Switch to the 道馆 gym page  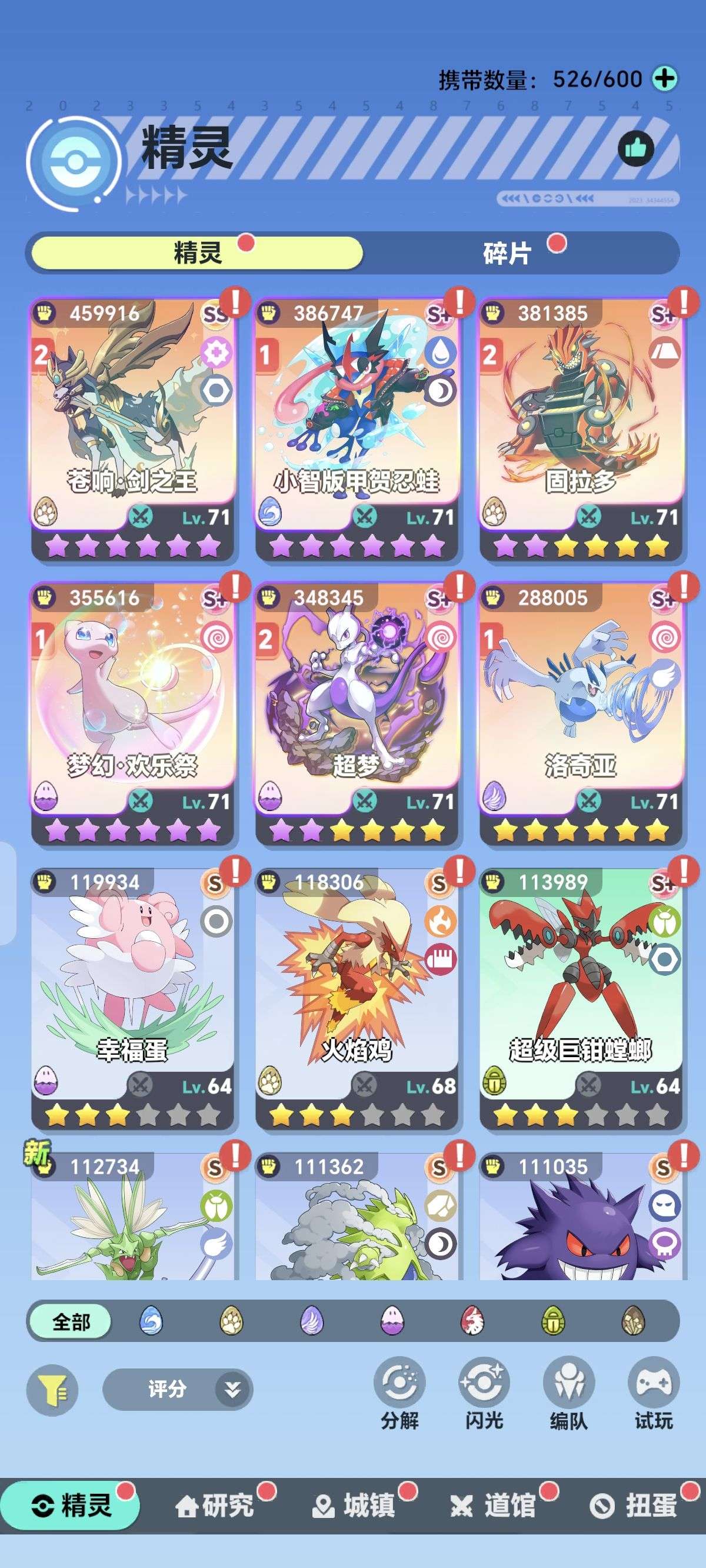point(495,1506)
